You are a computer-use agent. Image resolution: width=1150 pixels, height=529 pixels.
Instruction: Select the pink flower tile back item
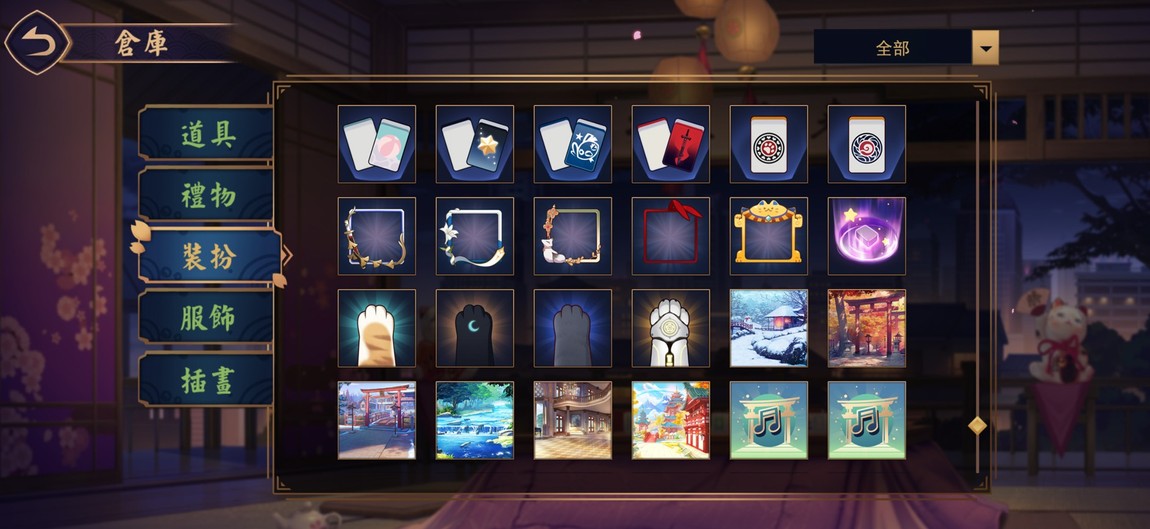point(377,144)
